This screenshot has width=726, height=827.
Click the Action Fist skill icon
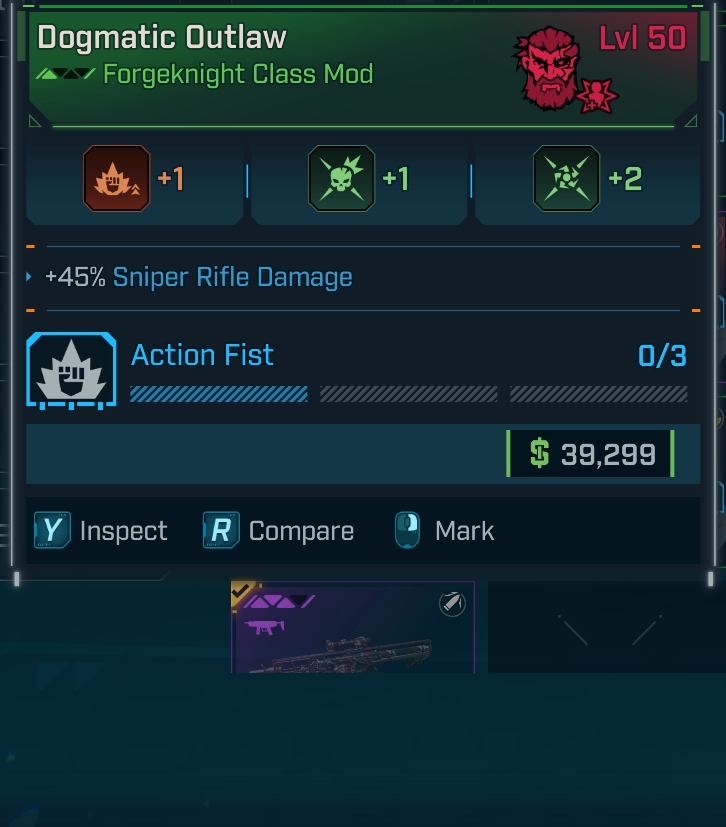click(x=71, y=369)
